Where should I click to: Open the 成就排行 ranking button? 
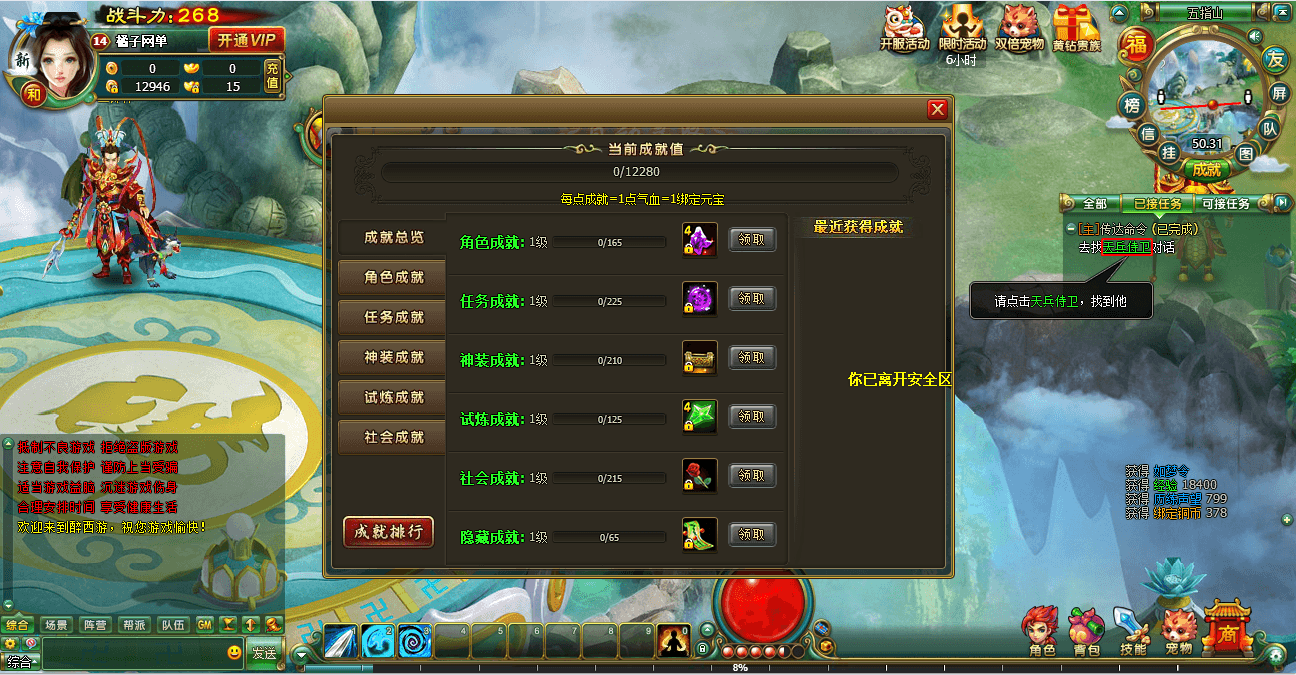388,531
